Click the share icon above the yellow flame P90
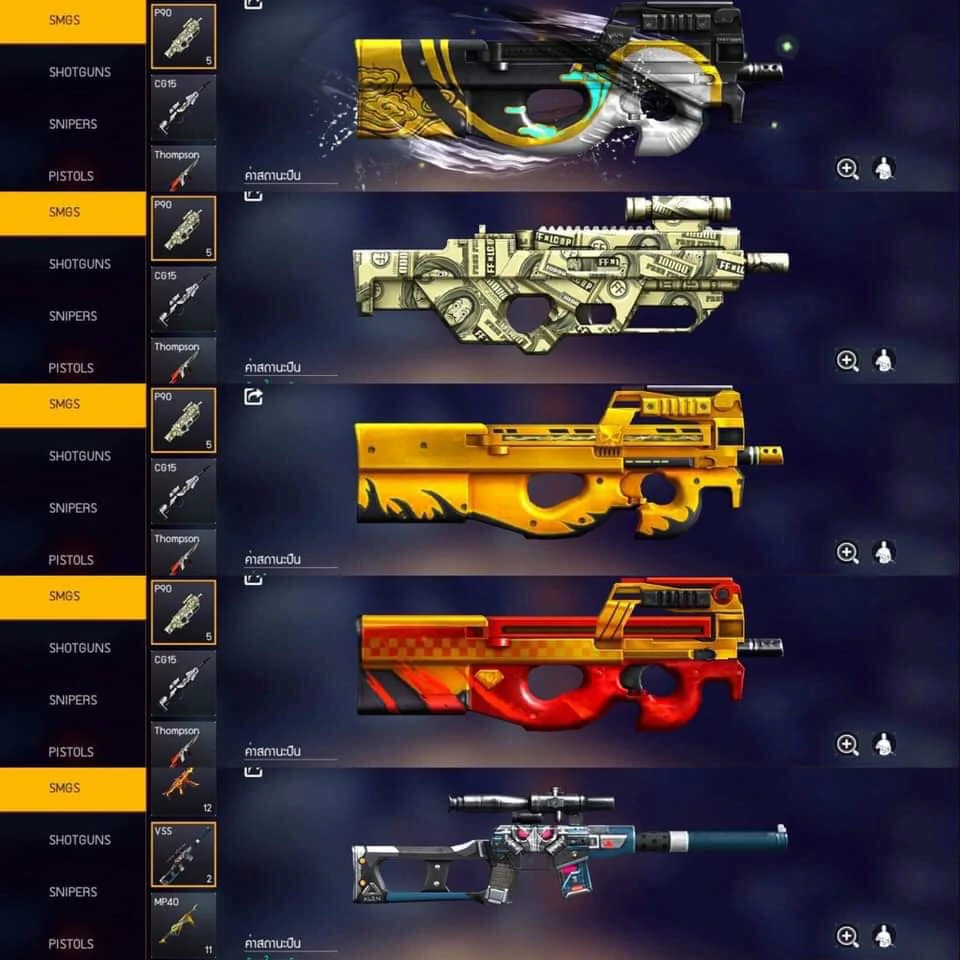 pyautogui.click(x=254, y=397)
